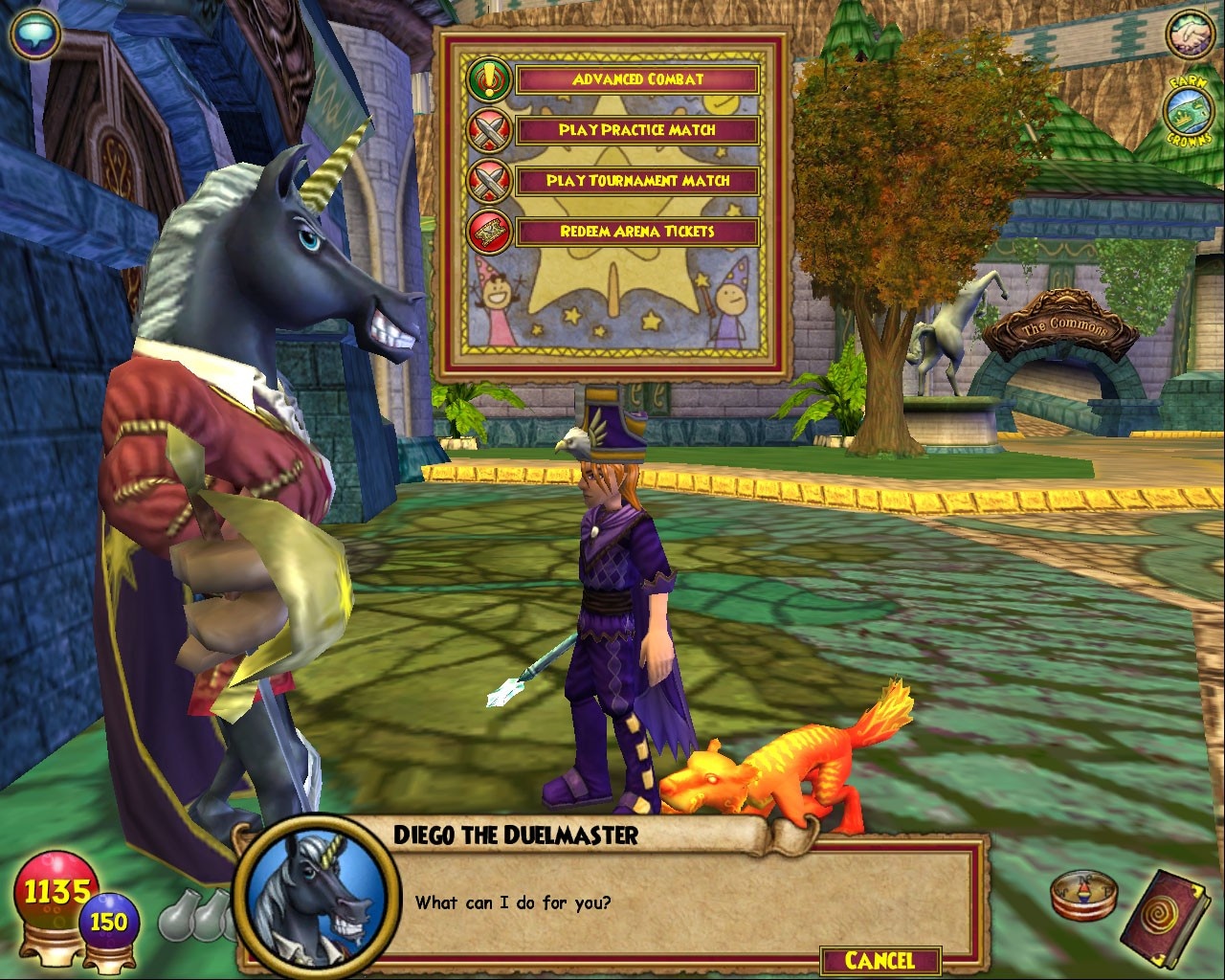Open the Advanced Combat tutorial option
Image resolution: width=1225 pixels, height=980 pixels.
(636, 80)
